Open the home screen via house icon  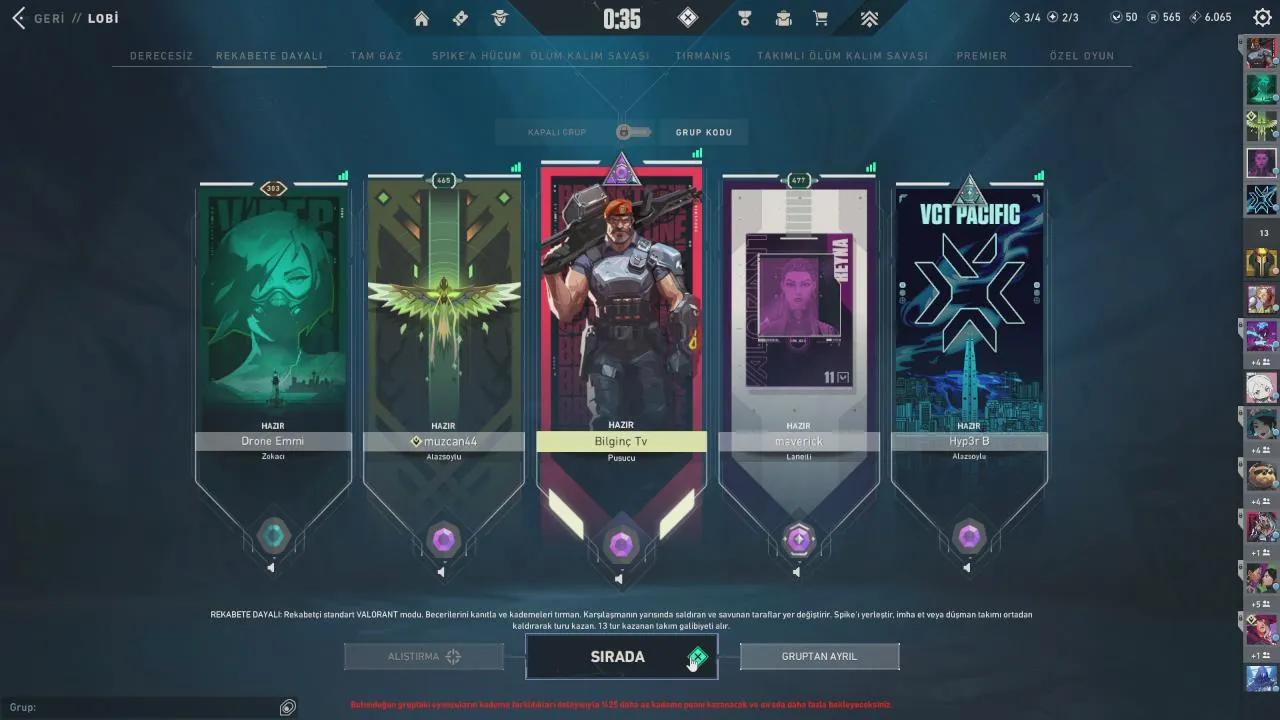click(x=421, y=18)
